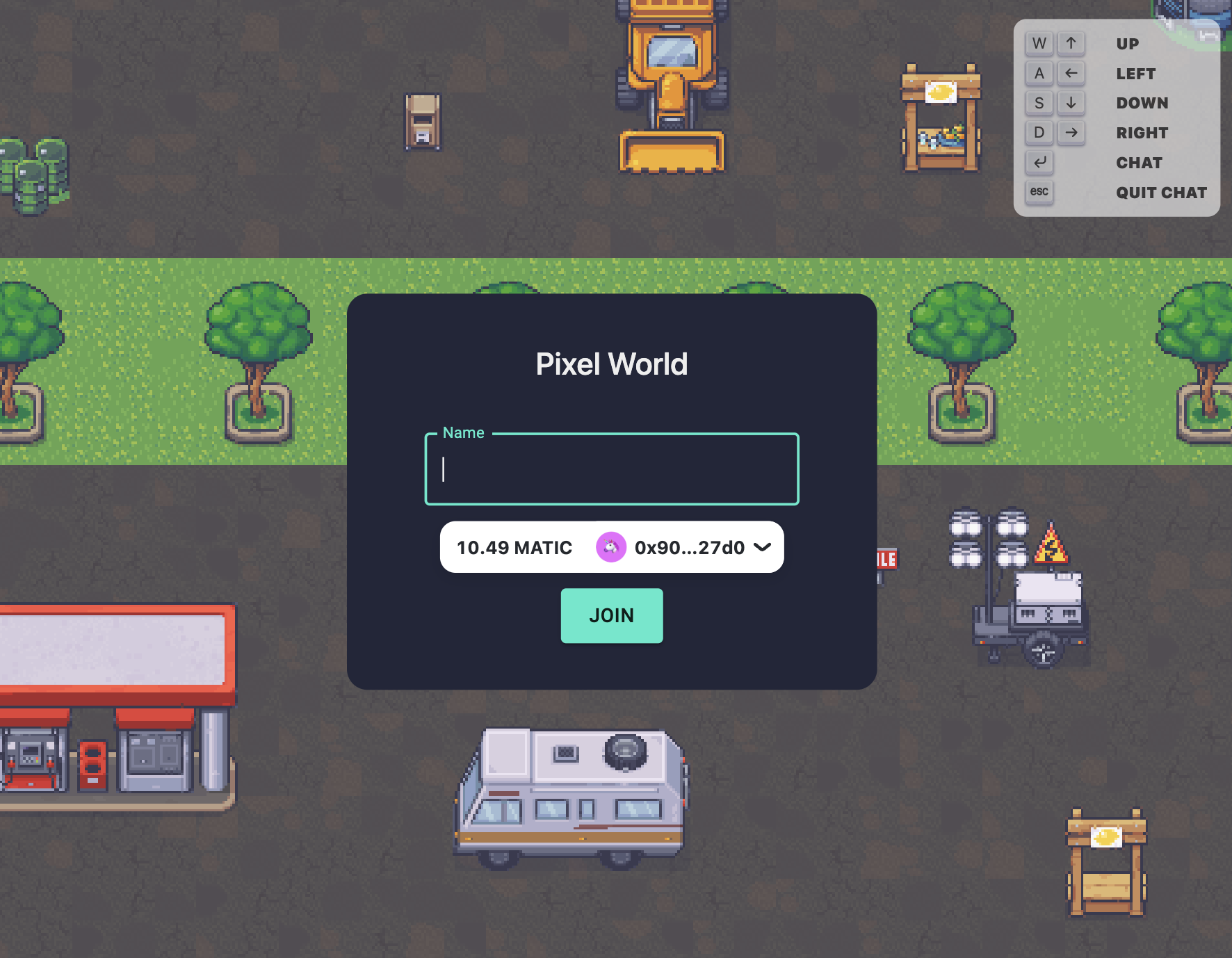Click the A key icon in controls legend

click(x=1039, y=73)
